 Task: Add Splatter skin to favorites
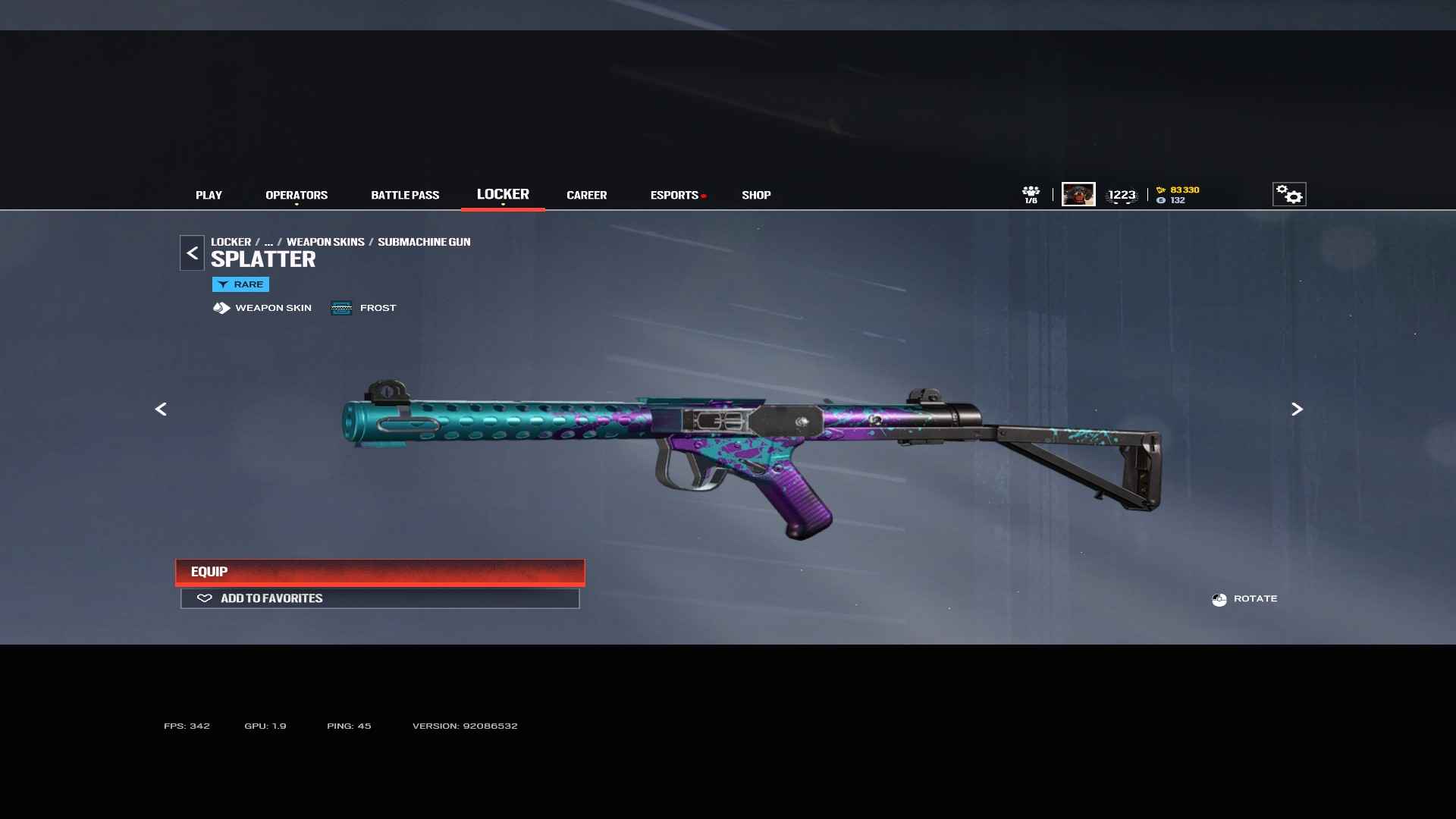pos(380,598)
